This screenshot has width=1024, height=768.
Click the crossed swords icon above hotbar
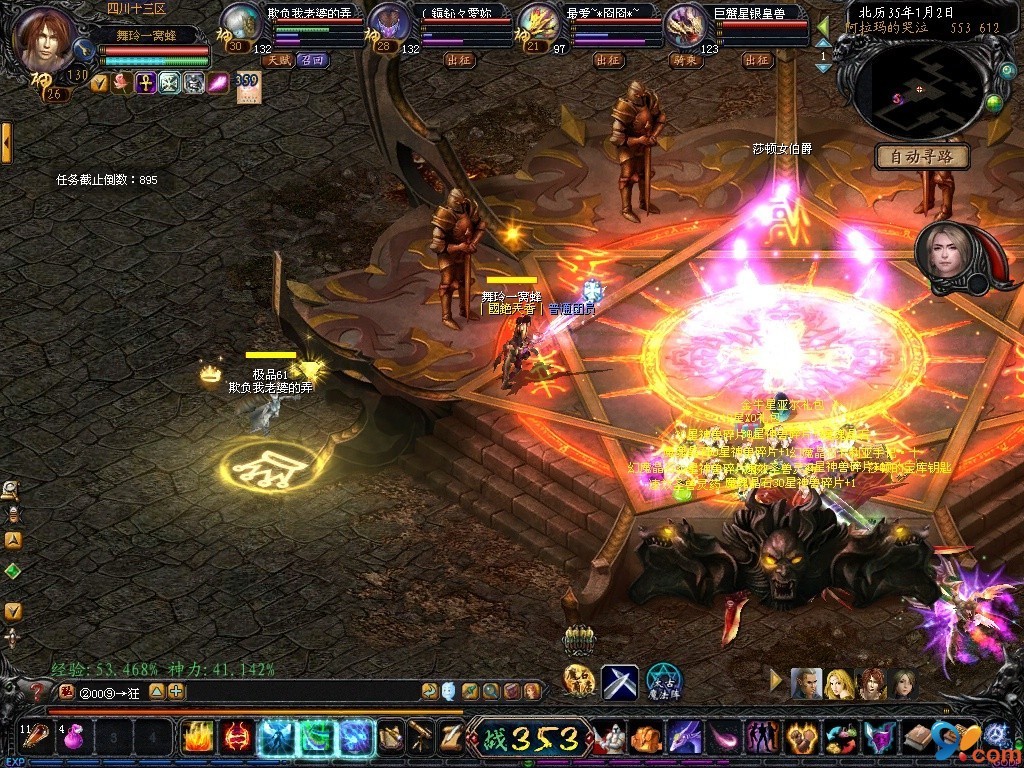click(x=620, y=681)
